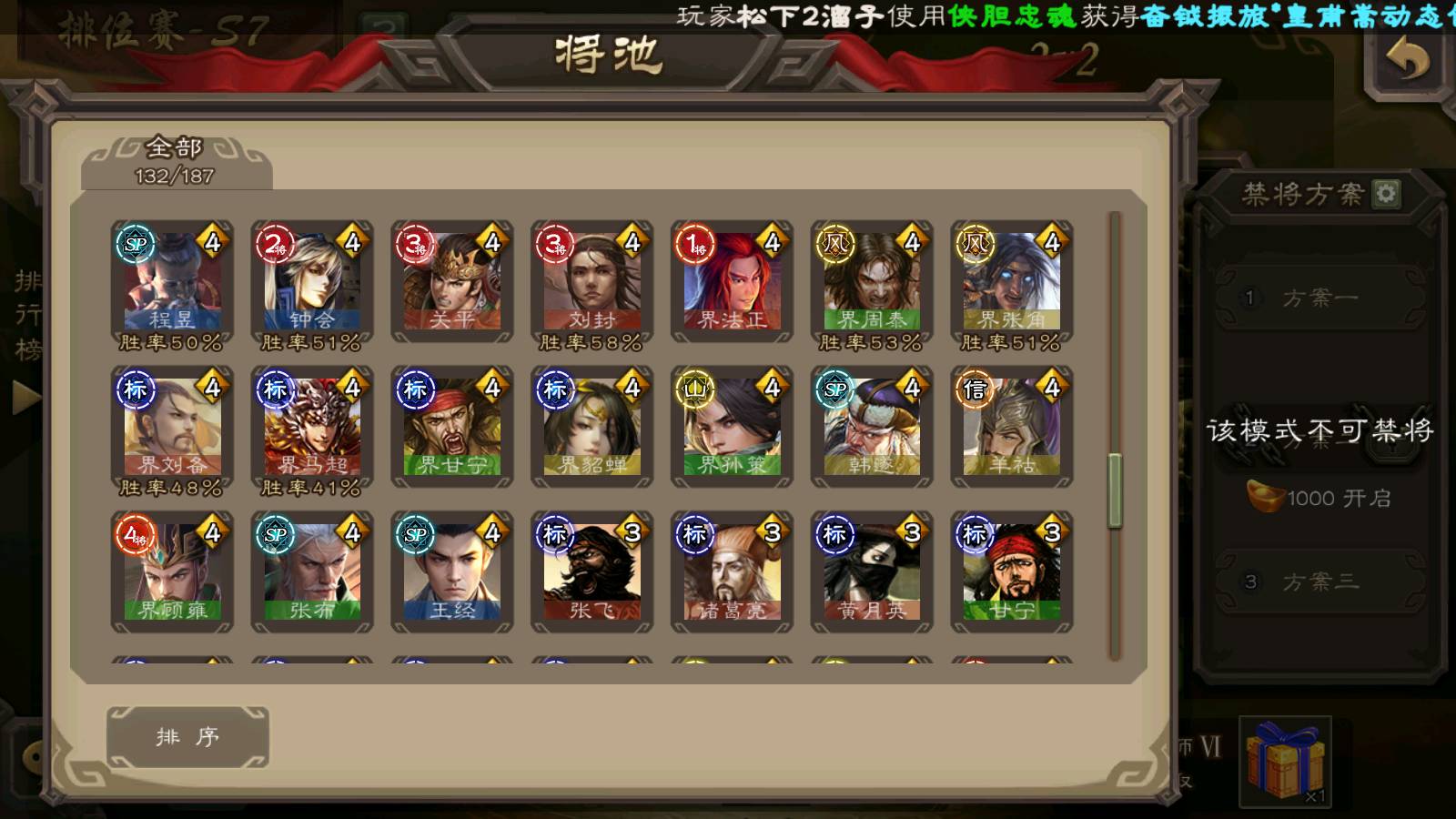Select the 界刘备 hero card
Viewport: 1456px width, 819px height.
(172, 428)
